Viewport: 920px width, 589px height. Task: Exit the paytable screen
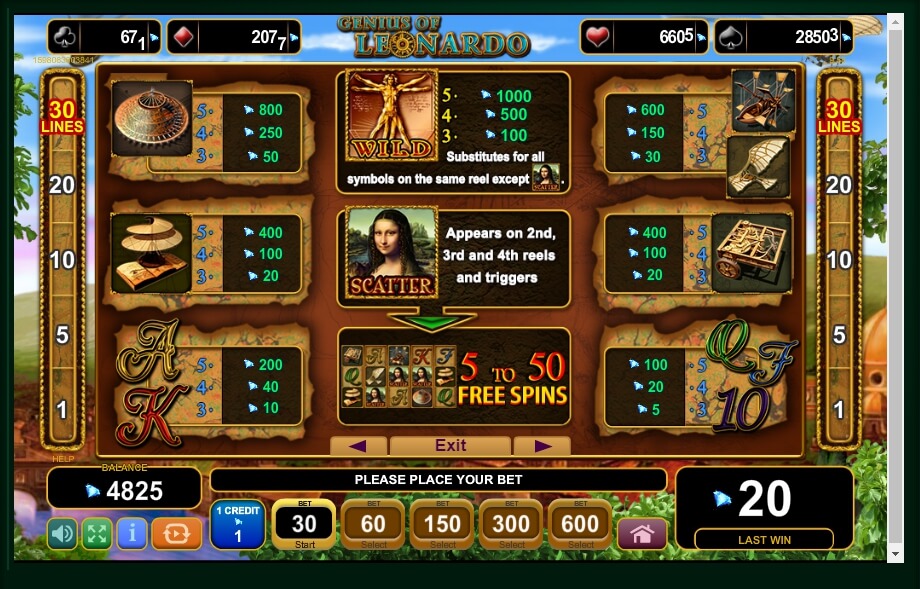coord(451,446)
